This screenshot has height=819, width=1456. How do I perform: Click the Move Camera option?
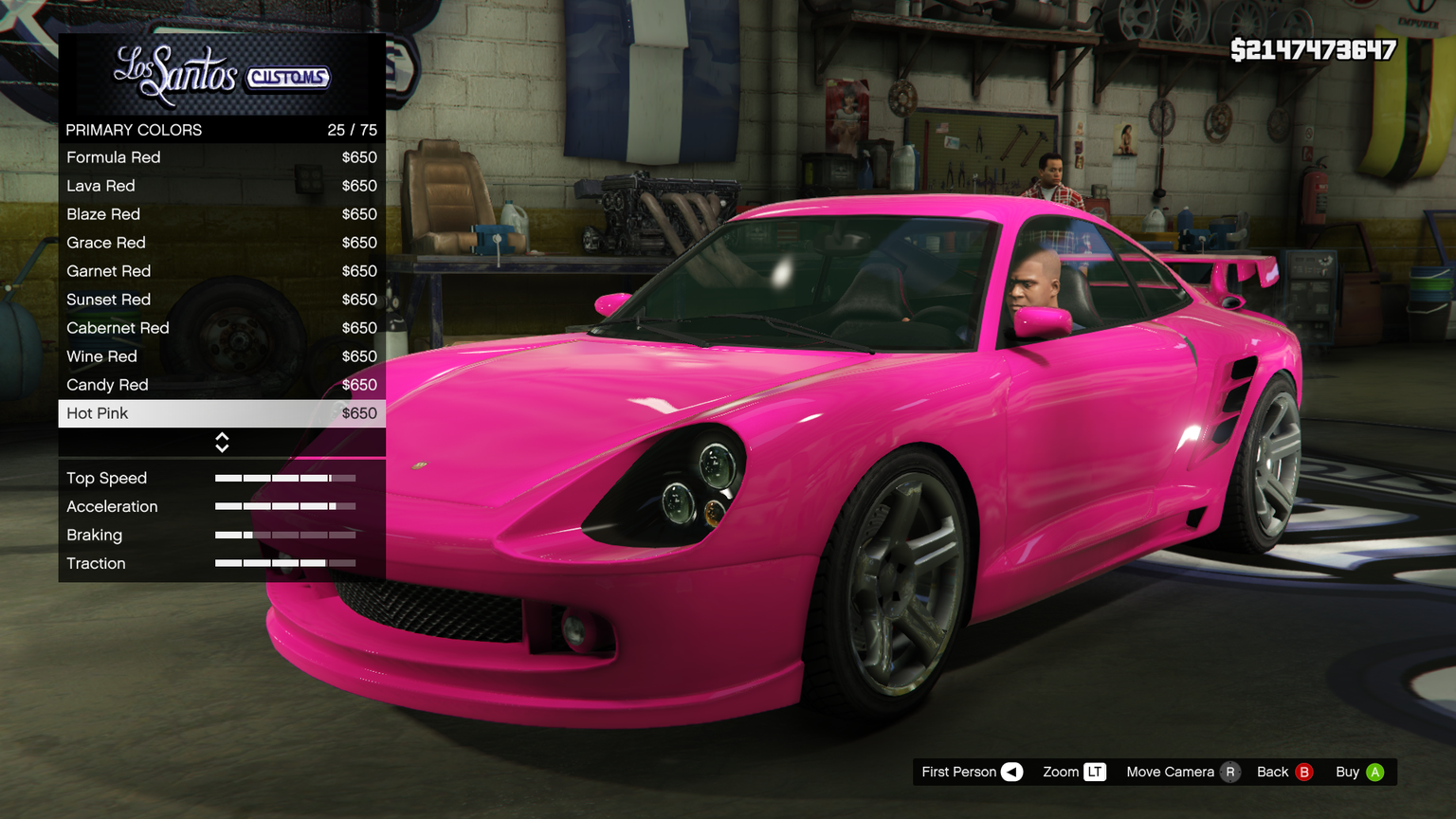pos(1182,772)
